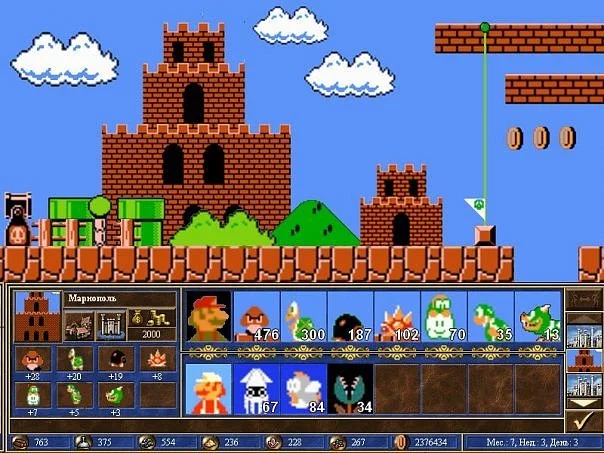604x453 pixels.
Task: Open the fort building icon
Action: tap(109, 323)
